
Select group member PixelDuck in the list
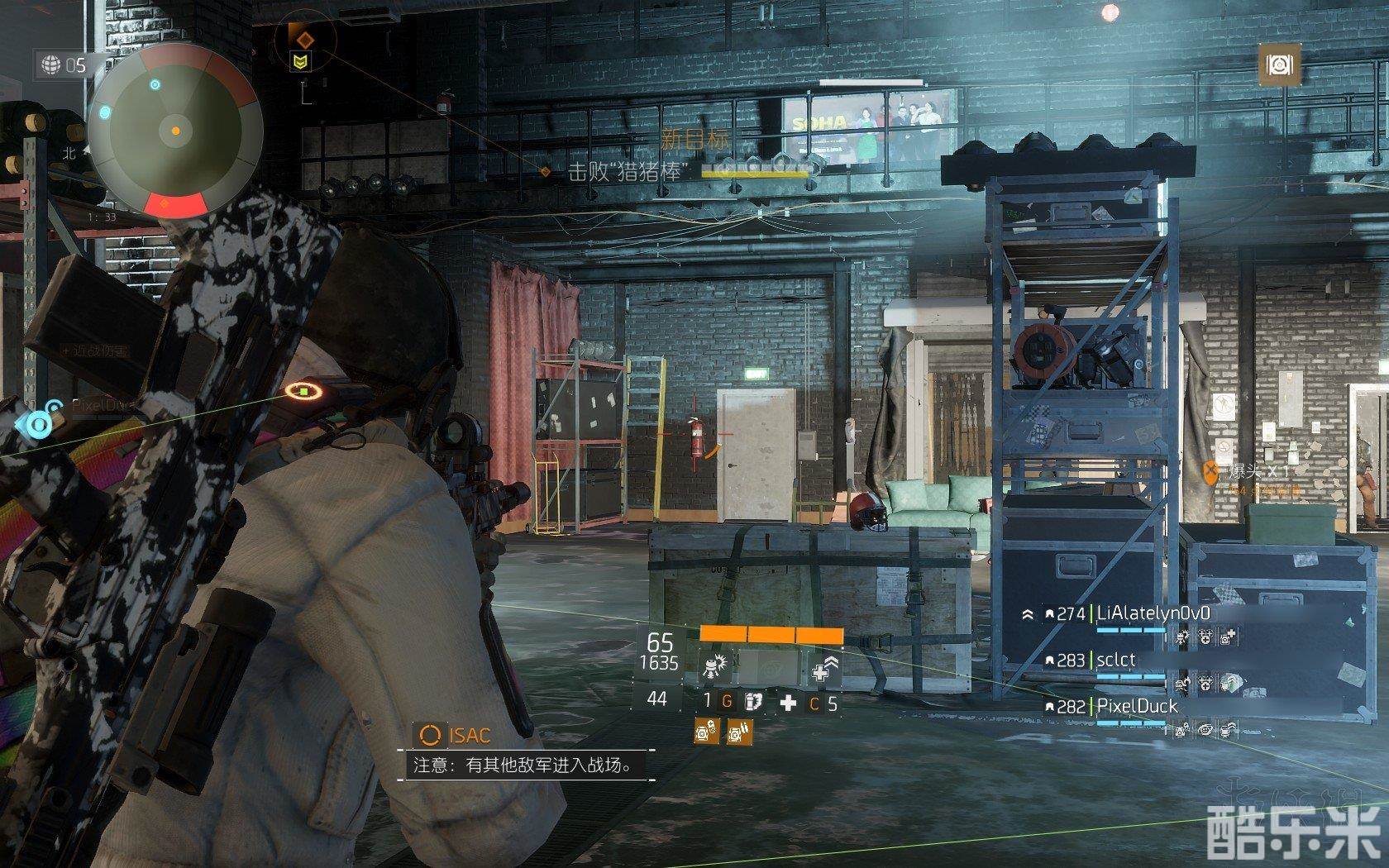[x=1136, y=706]
